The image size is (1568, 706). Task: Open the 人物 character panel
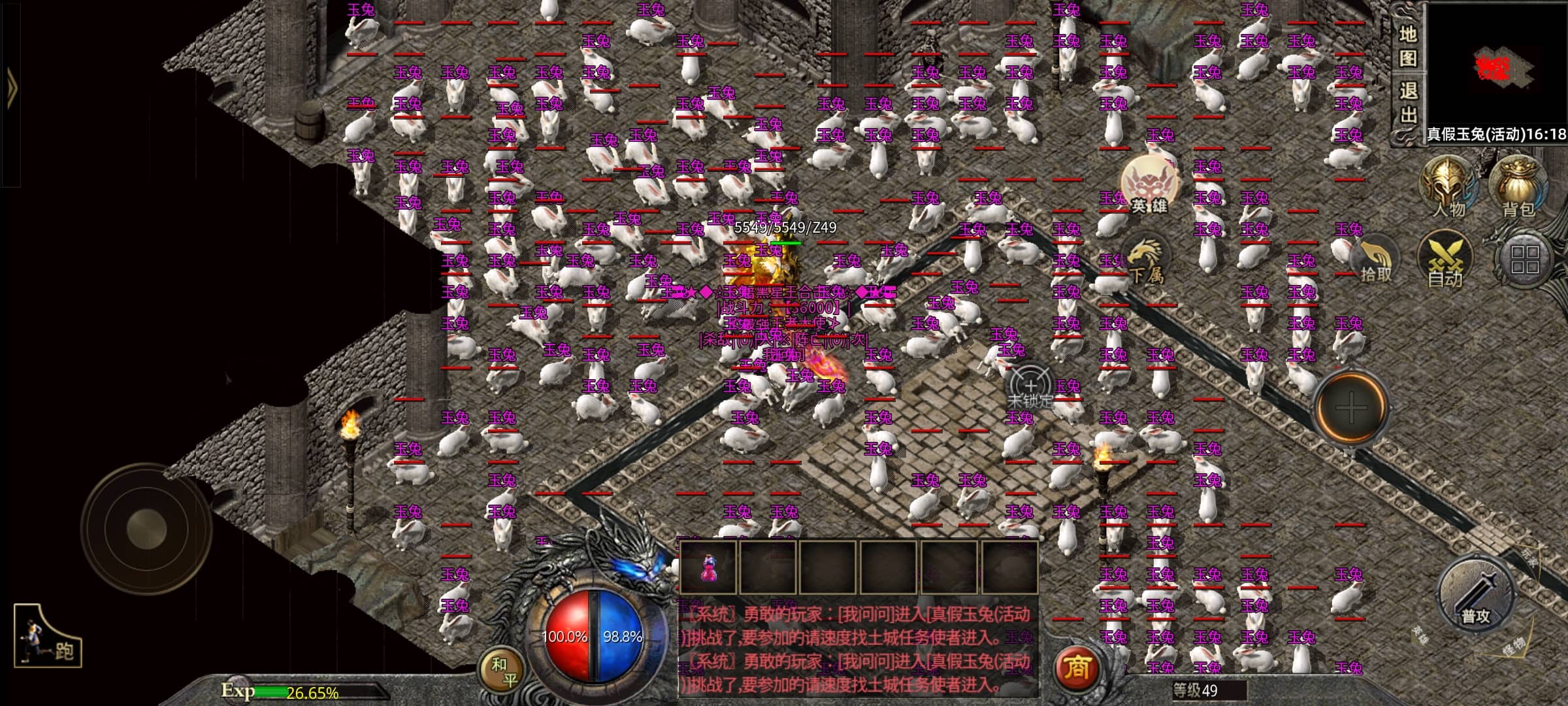pos(1448,186)
